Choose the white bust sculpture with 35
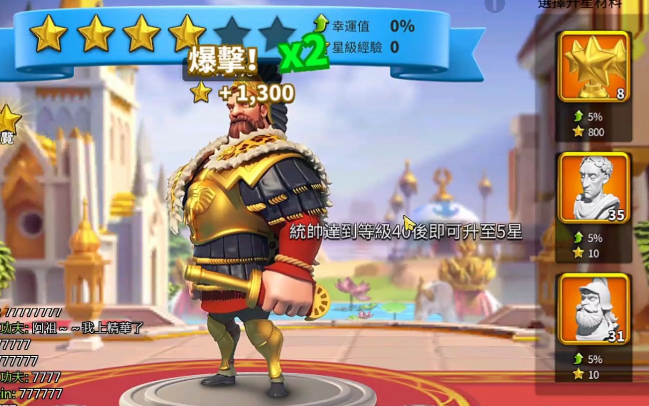The height and width of the screenshot is (406, 649). [x=594, y=188]
